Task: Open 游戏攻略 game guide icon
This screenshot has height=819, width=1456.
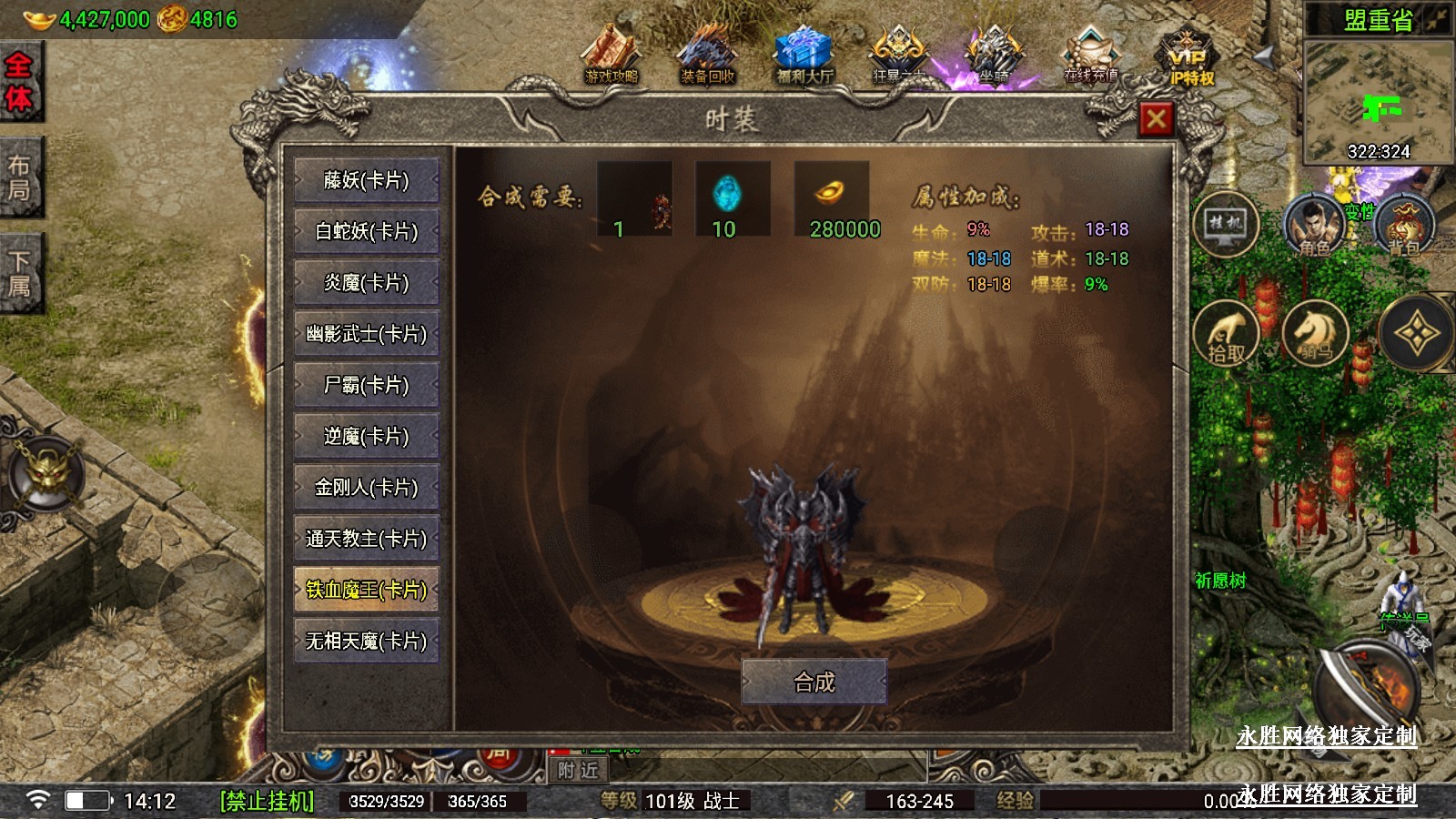Action: (x=612, y=56)
